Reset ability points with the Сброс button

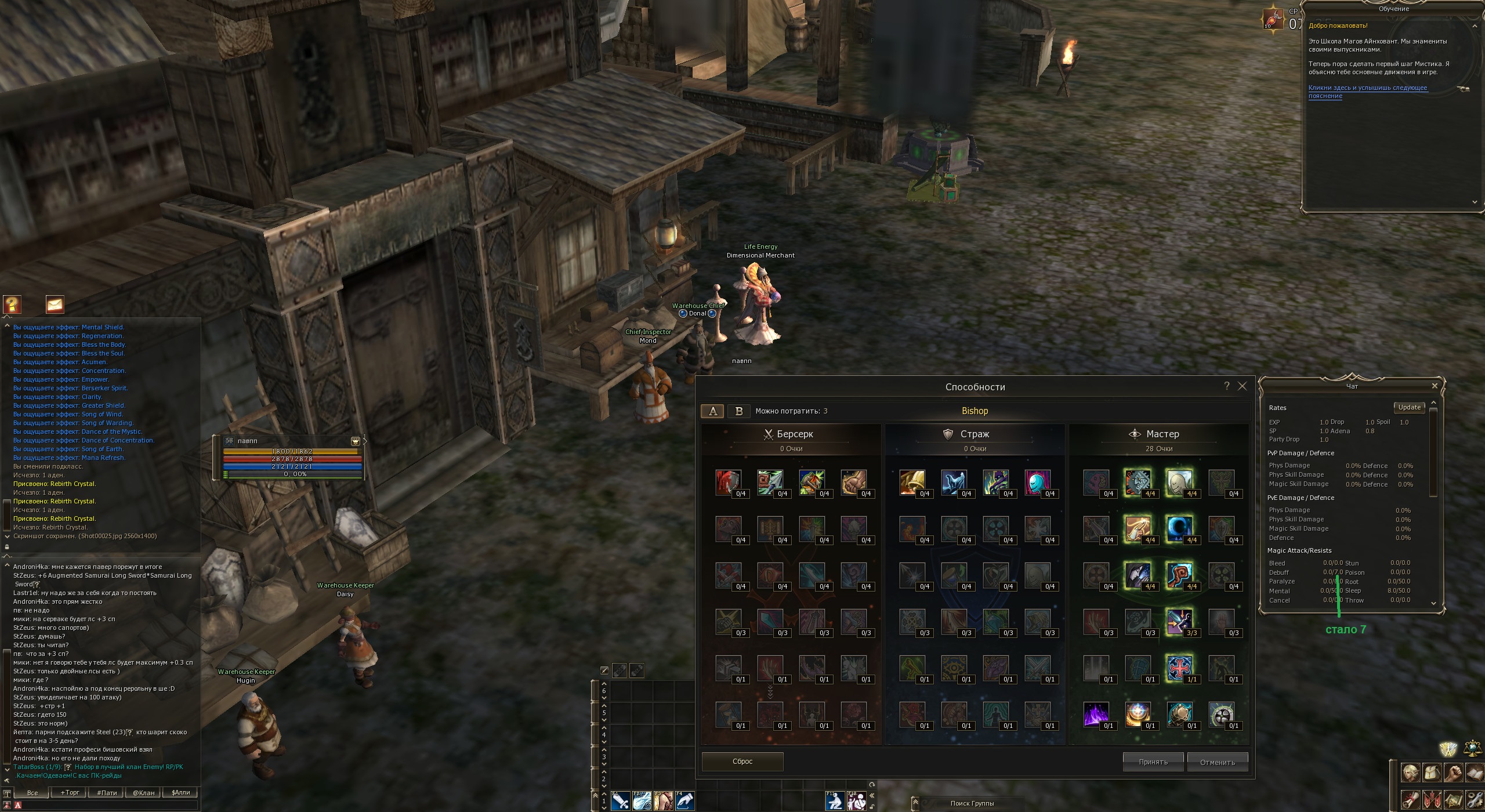click(742, 762)
